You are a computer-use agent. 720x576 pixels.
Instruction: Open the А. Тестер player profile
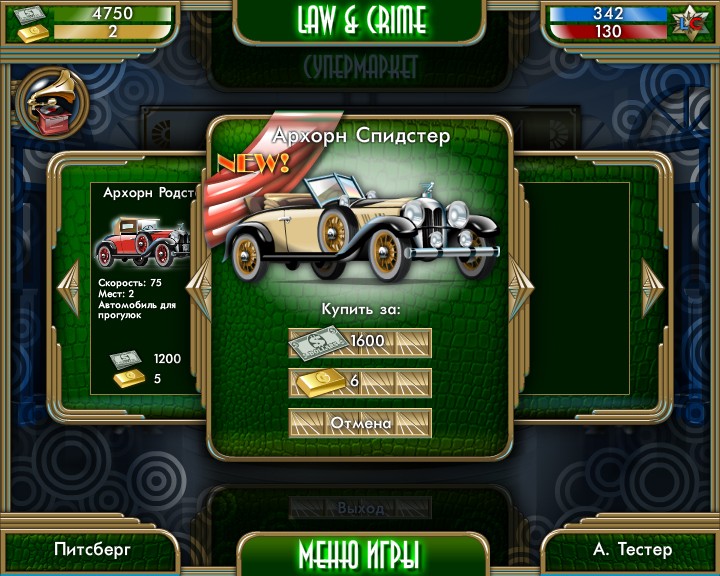pyautogui.click(x=632, y=549)
